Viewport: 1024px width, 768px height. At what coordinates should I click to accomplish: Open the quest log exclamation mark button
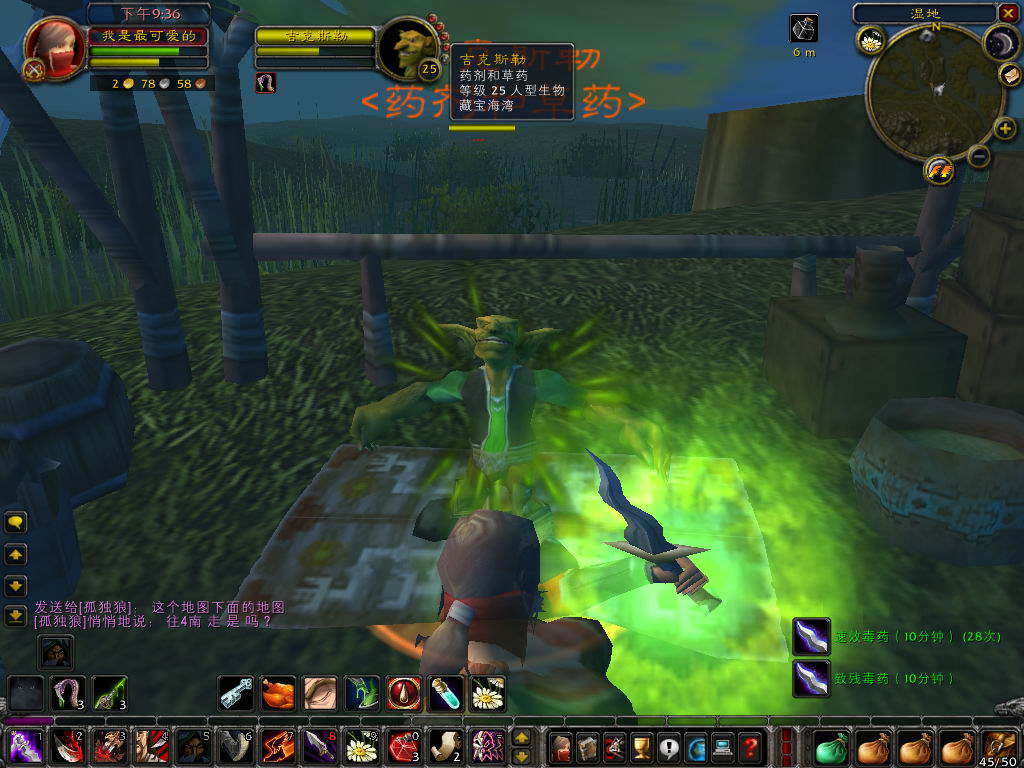point(668,747)
